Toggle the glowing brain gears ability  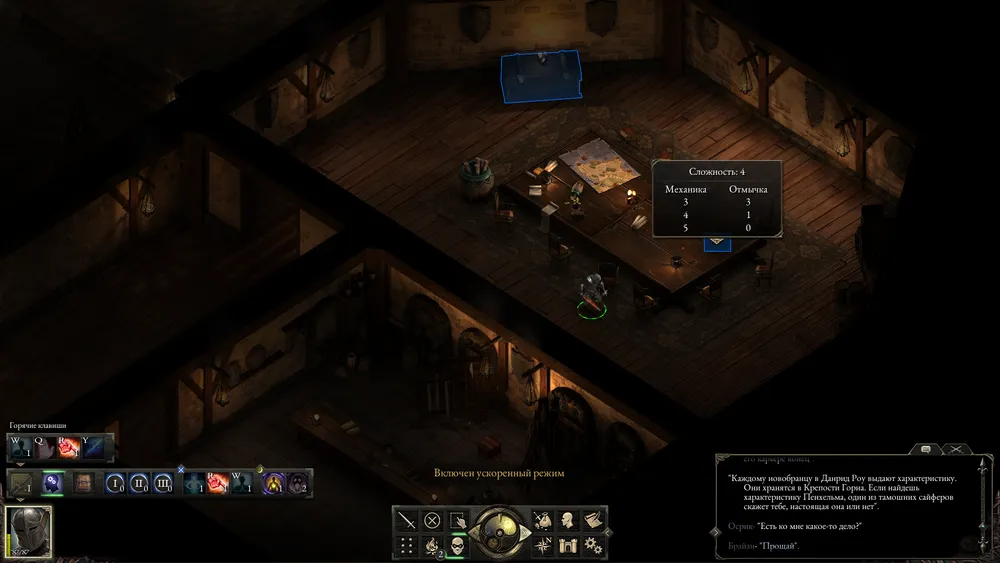[x=53, y=483]
